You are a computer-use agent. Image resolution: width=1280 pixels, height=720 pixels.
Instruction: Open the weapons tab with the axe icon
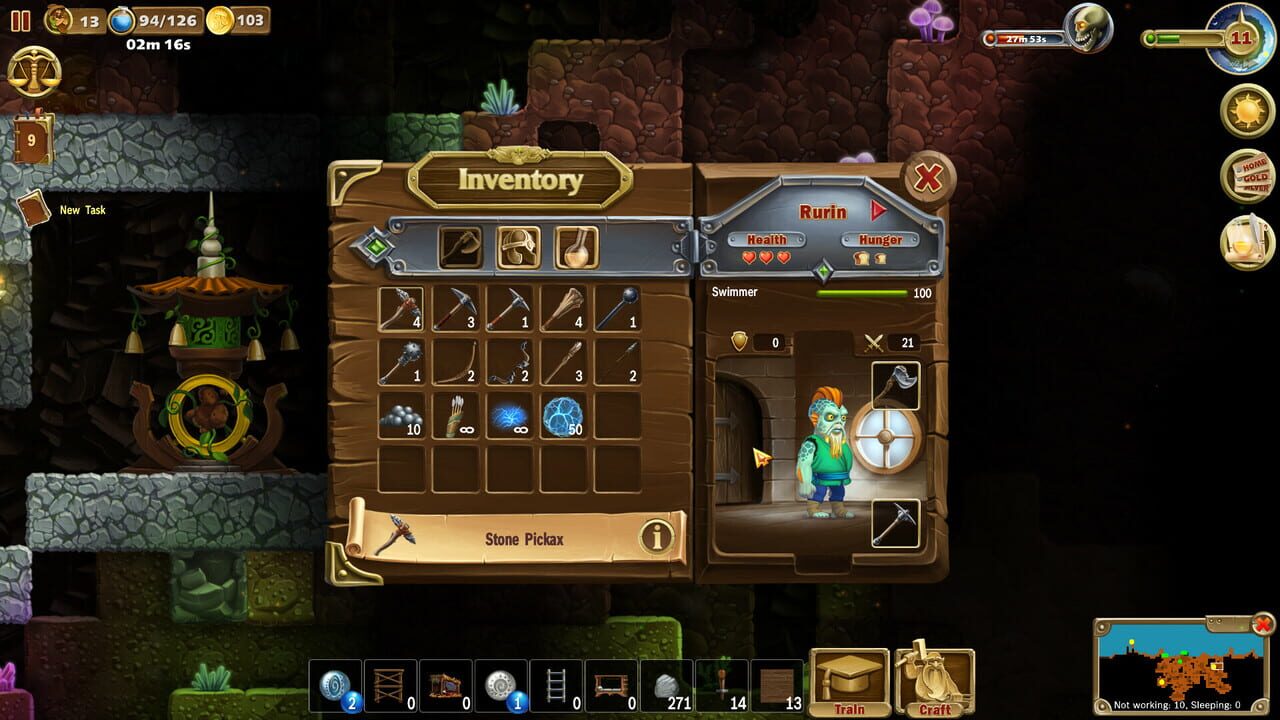point(462,246)
